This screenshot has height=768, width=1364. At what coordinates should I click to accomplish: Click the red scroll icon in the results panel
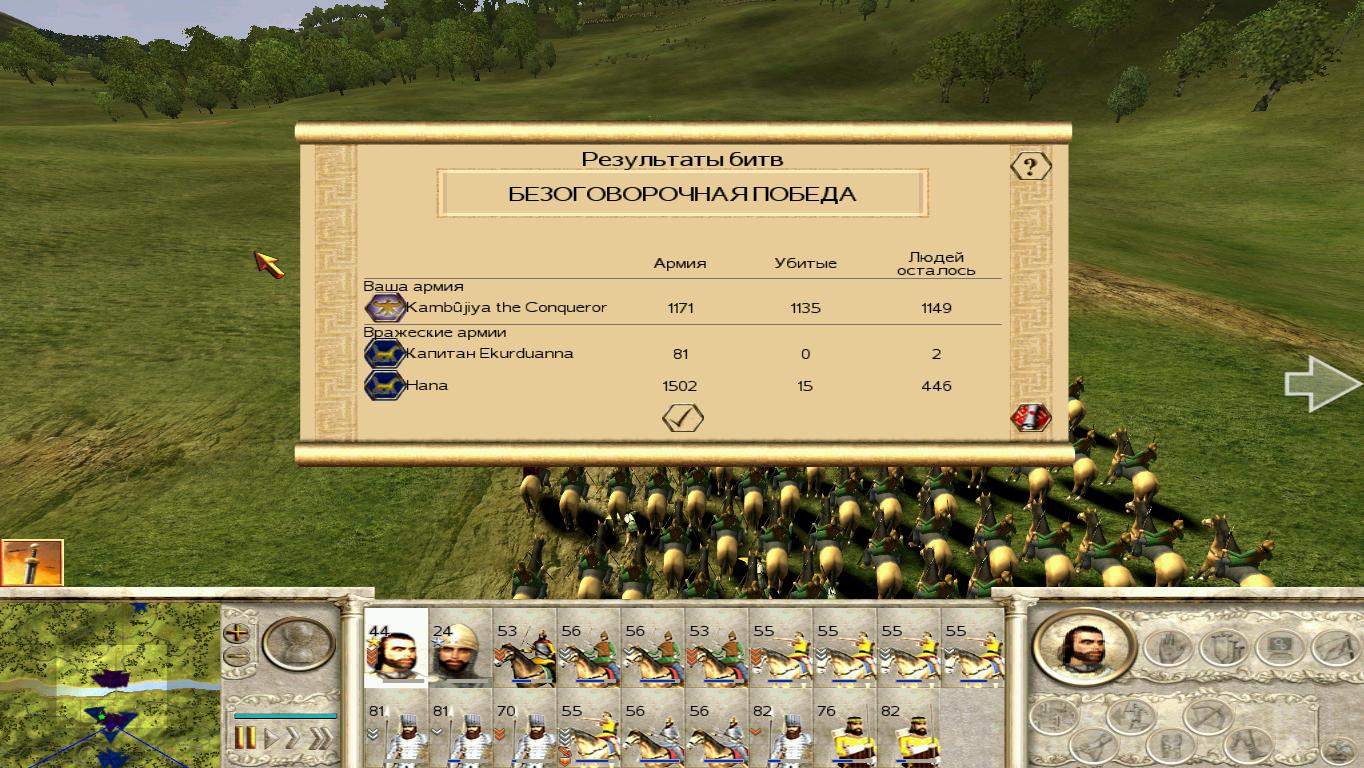[x=1030, y=418]
